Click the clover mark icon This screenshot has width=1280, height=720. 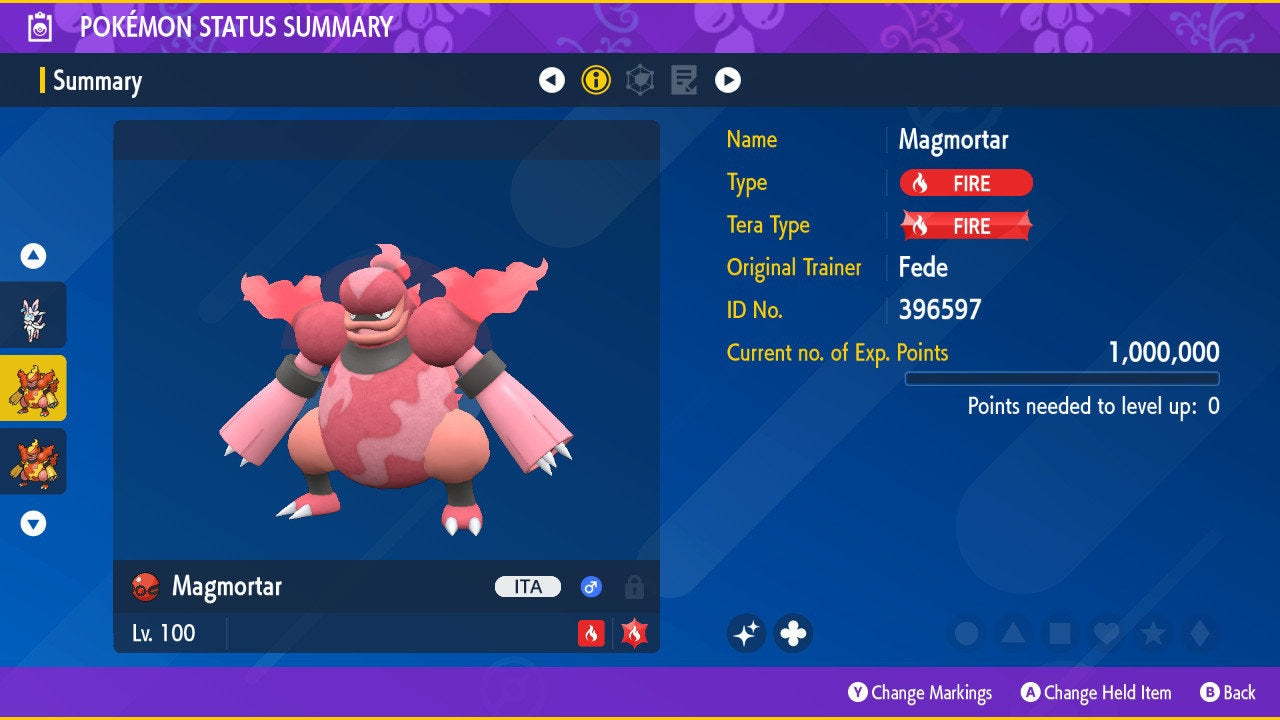(x=793, y=633)
